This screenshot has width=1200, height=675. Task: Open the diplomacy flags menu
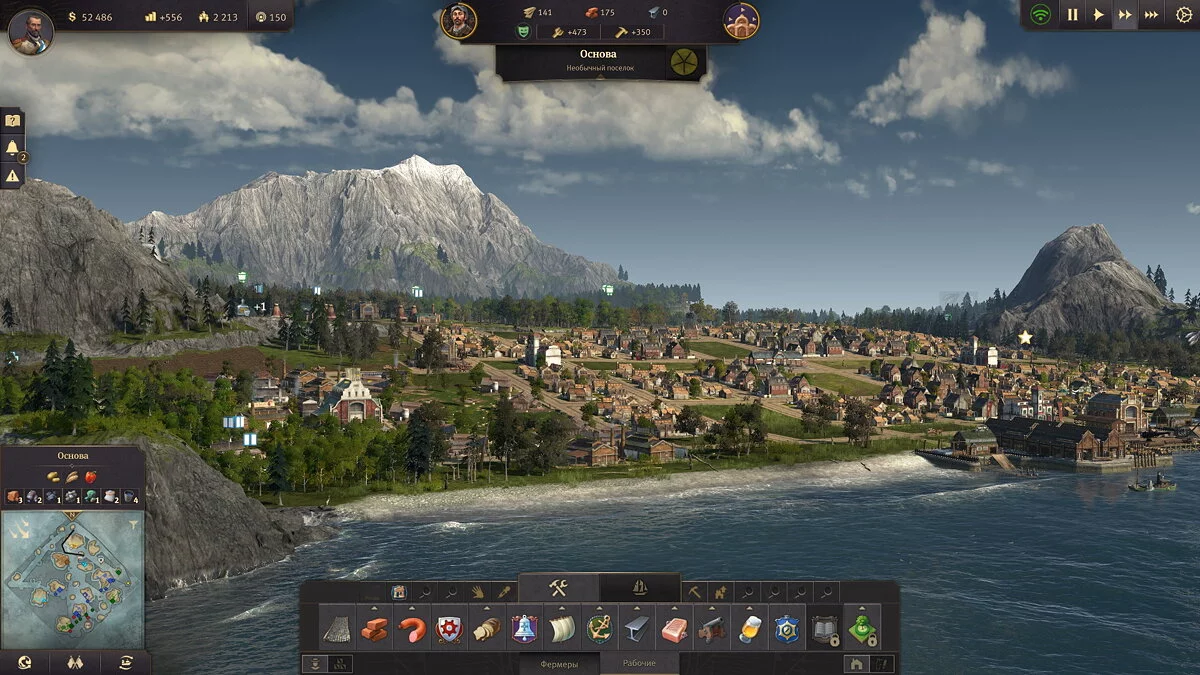(74, 662)
